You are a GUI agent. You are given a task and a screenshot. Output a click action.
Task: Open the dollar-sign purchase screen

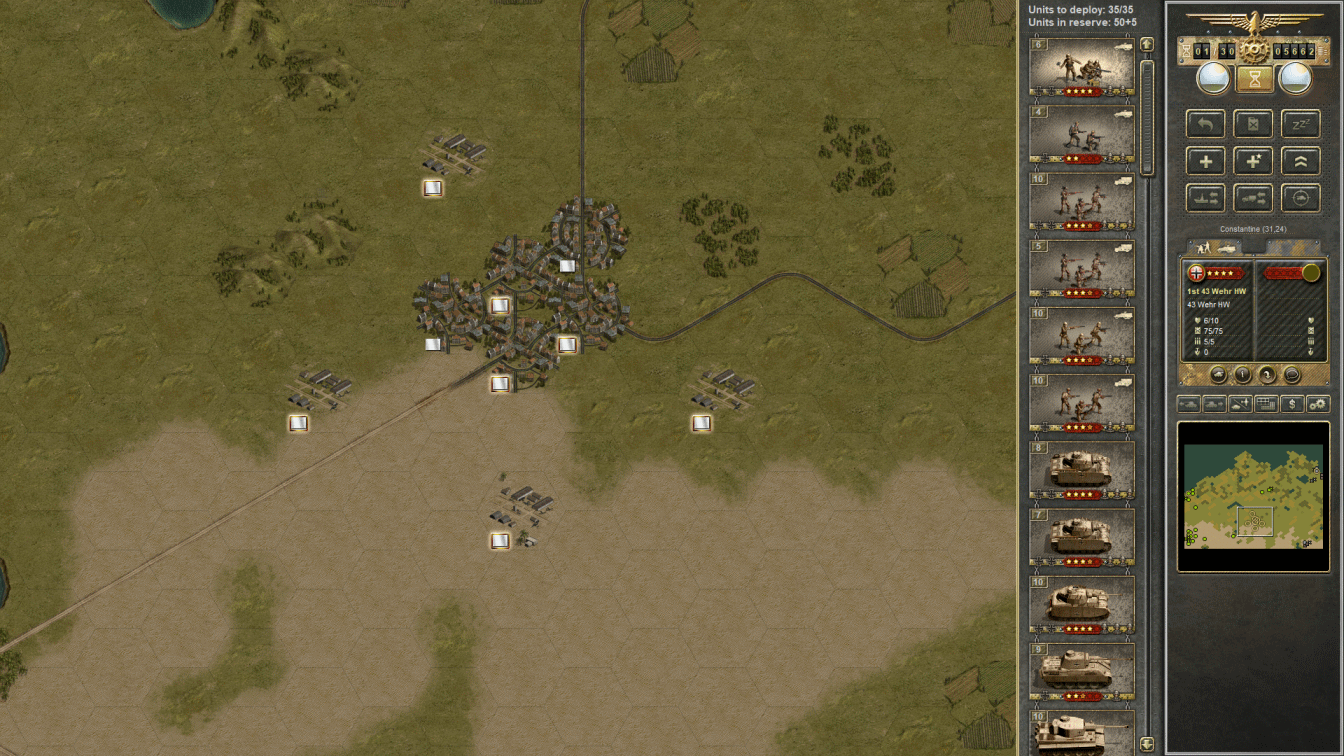[1292, 404]
